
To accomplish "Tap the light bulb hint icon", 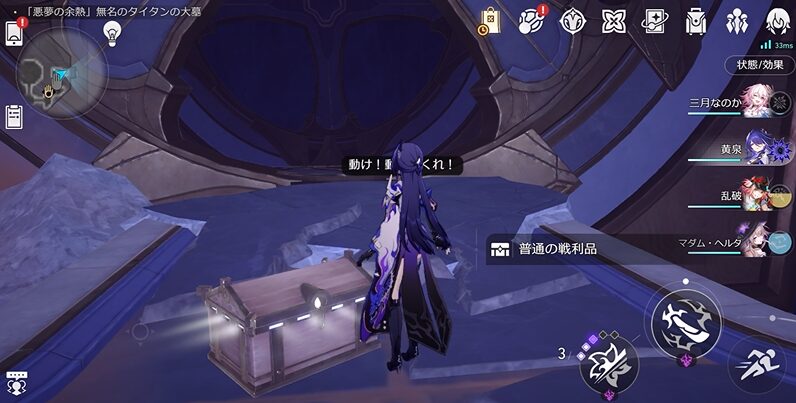I will (112, 32).
